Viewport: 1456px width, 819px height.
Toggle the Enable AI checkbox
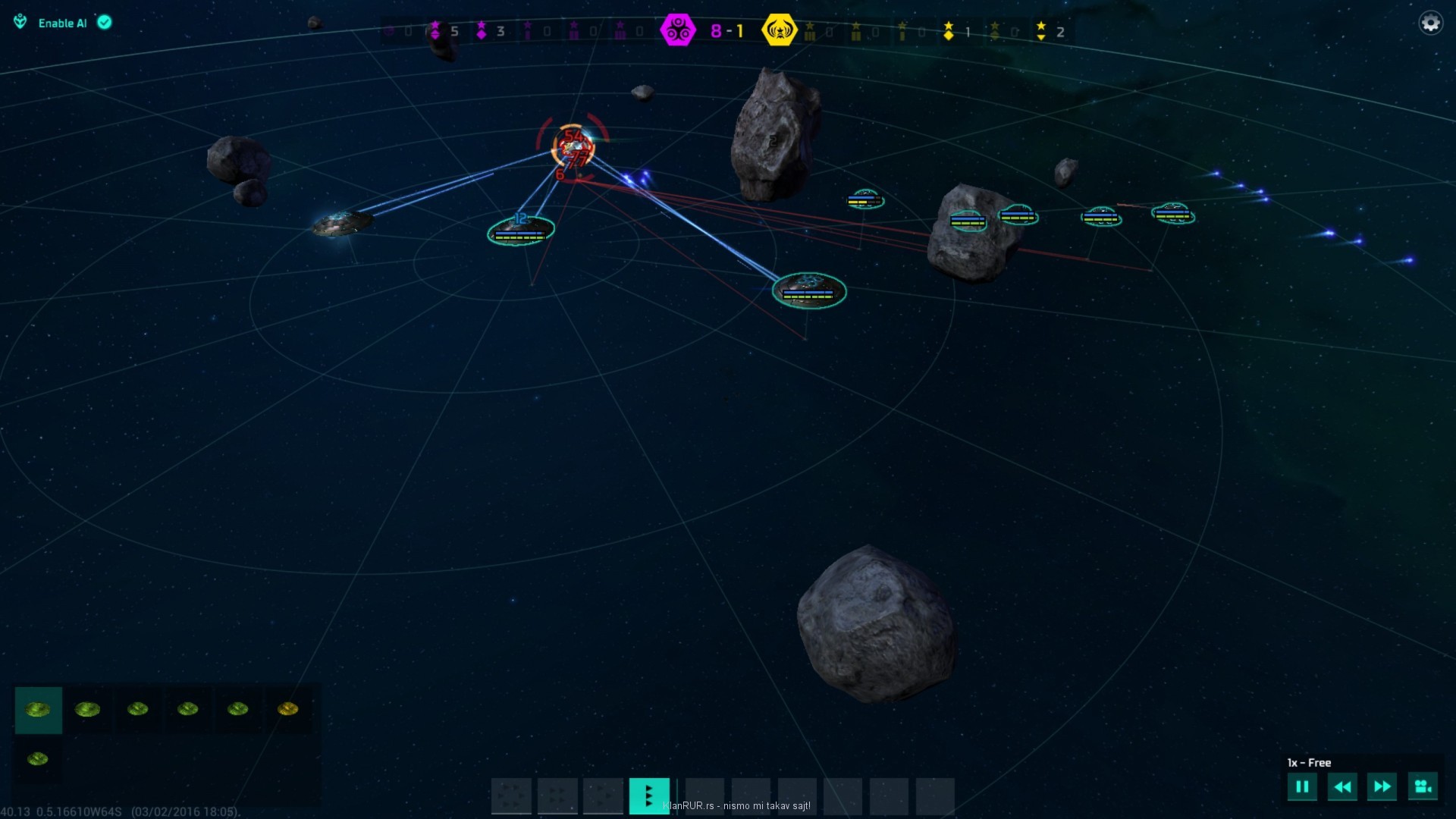tap(105, 23)
